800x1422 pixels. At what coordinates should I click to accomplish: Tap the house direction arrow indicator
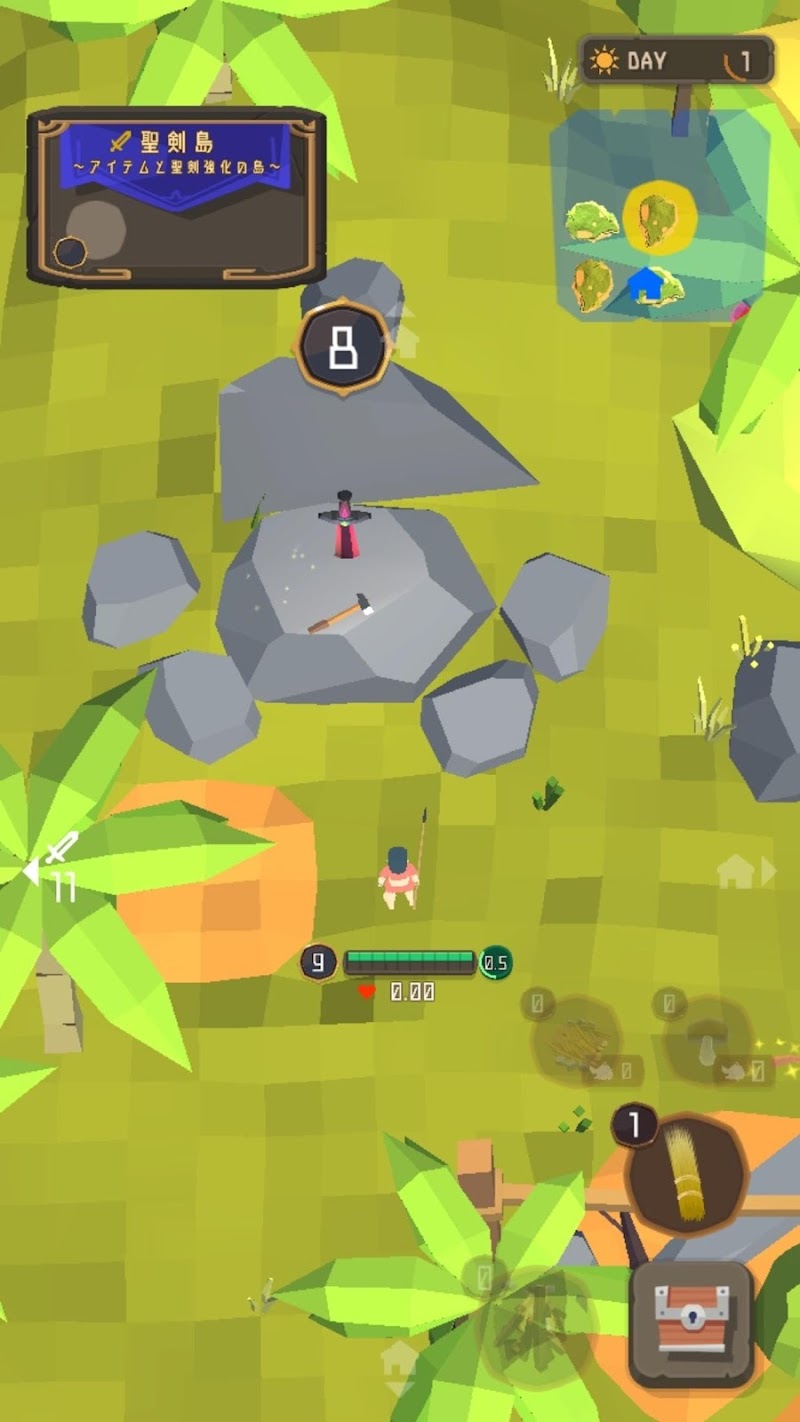746,872
